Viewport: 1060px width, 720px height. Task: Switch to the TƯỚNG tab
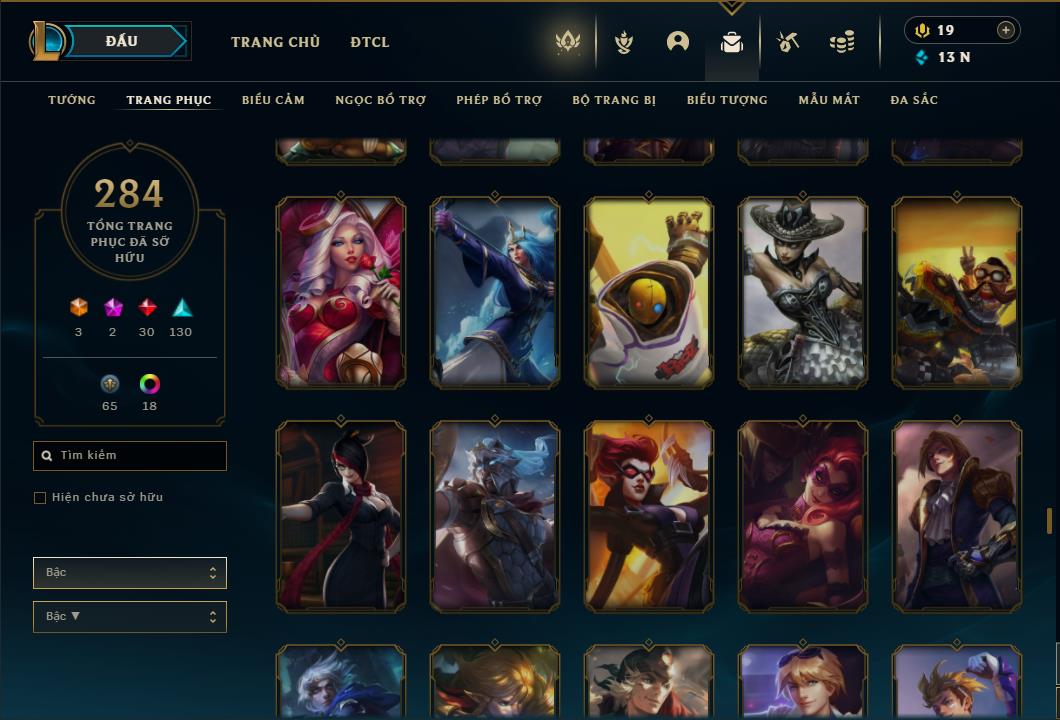coord(72,100)
